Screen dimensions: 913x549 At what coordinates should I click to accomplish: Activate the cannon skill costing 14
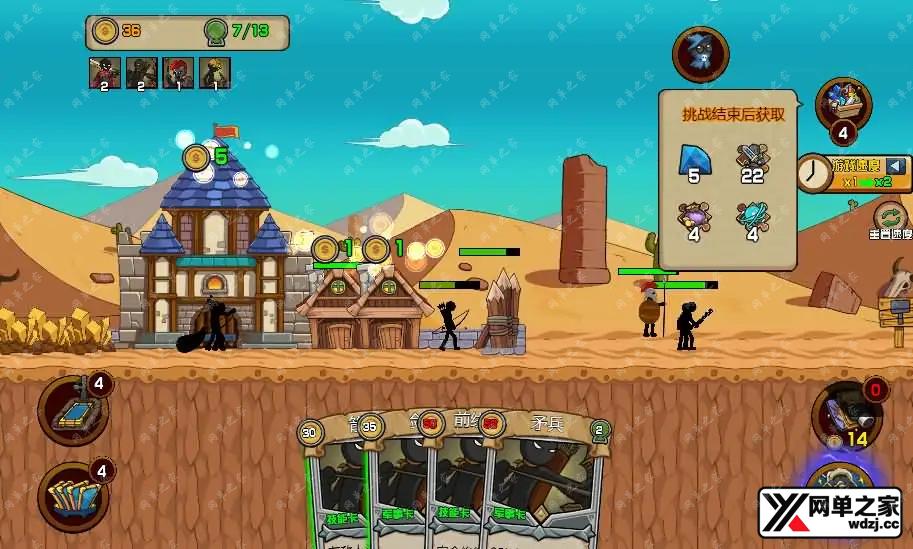(846, 413)
